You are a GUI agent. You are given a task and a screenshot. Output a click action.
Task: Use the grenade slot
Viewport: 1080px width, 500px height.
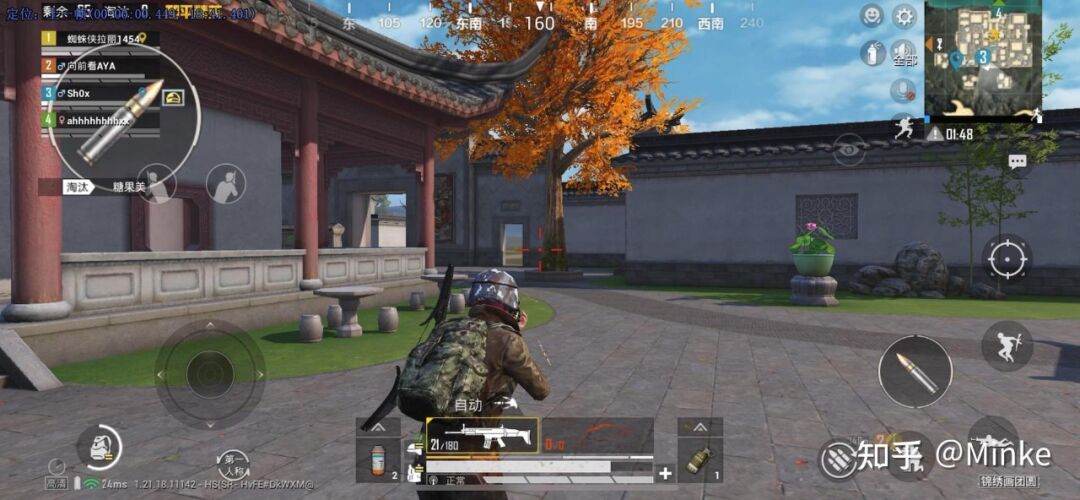tap(699, 459)
